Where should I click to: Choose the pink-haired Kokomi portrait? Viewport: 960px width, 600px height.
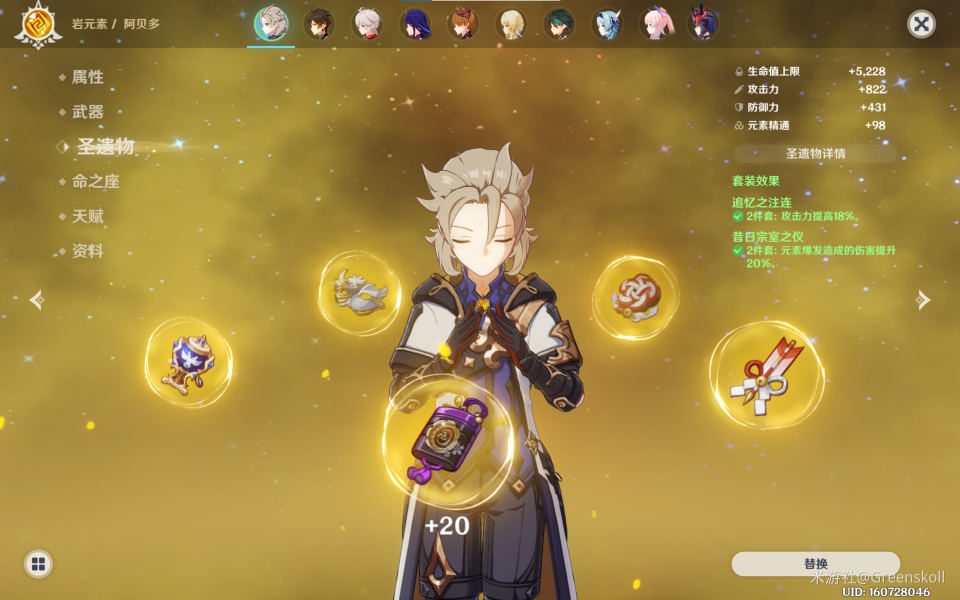pyautogui.click(x=655, y=23)
